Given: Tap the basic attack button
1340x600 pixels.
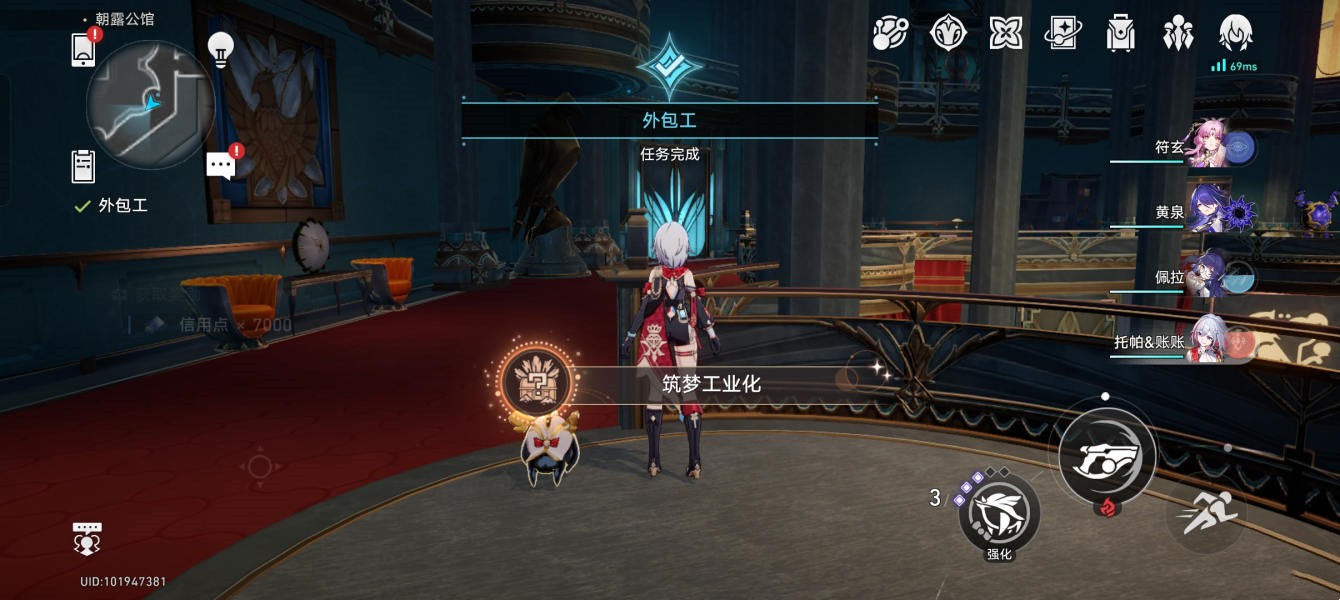Looking at the screenshot, I should point(1107,455).
